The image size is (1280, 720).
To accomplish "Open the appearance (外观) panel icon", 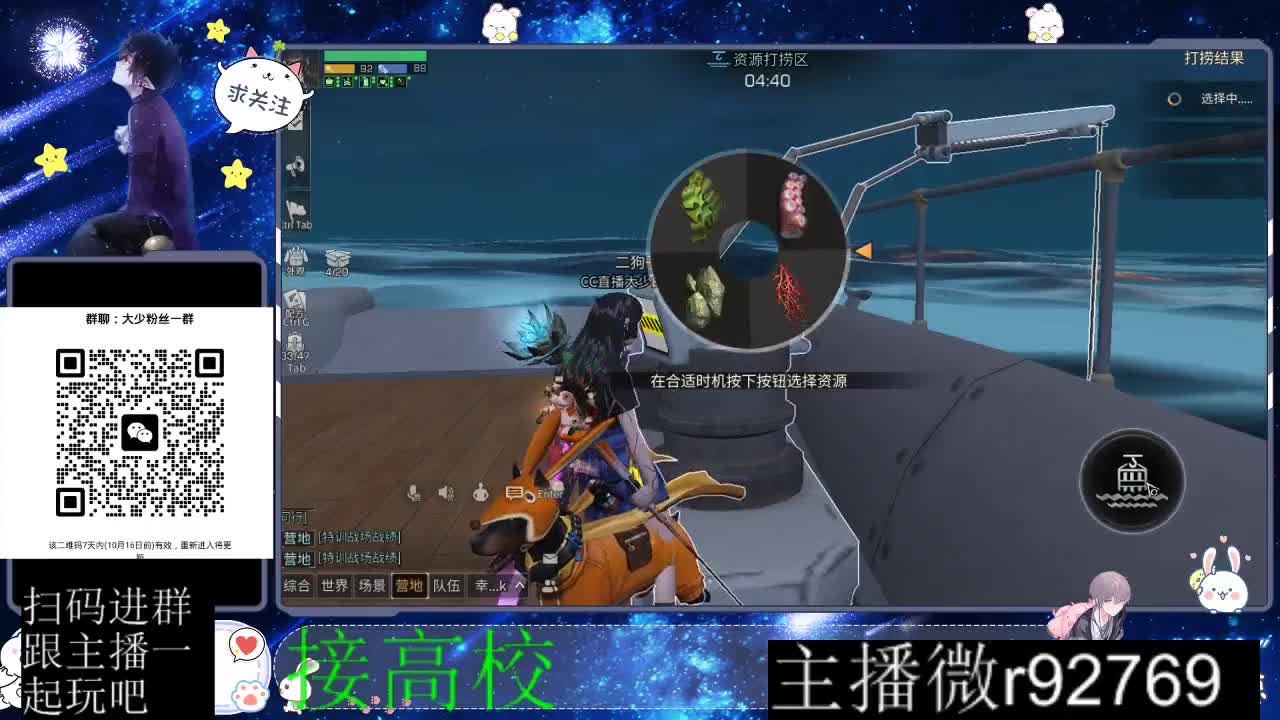I will point(297,258).
